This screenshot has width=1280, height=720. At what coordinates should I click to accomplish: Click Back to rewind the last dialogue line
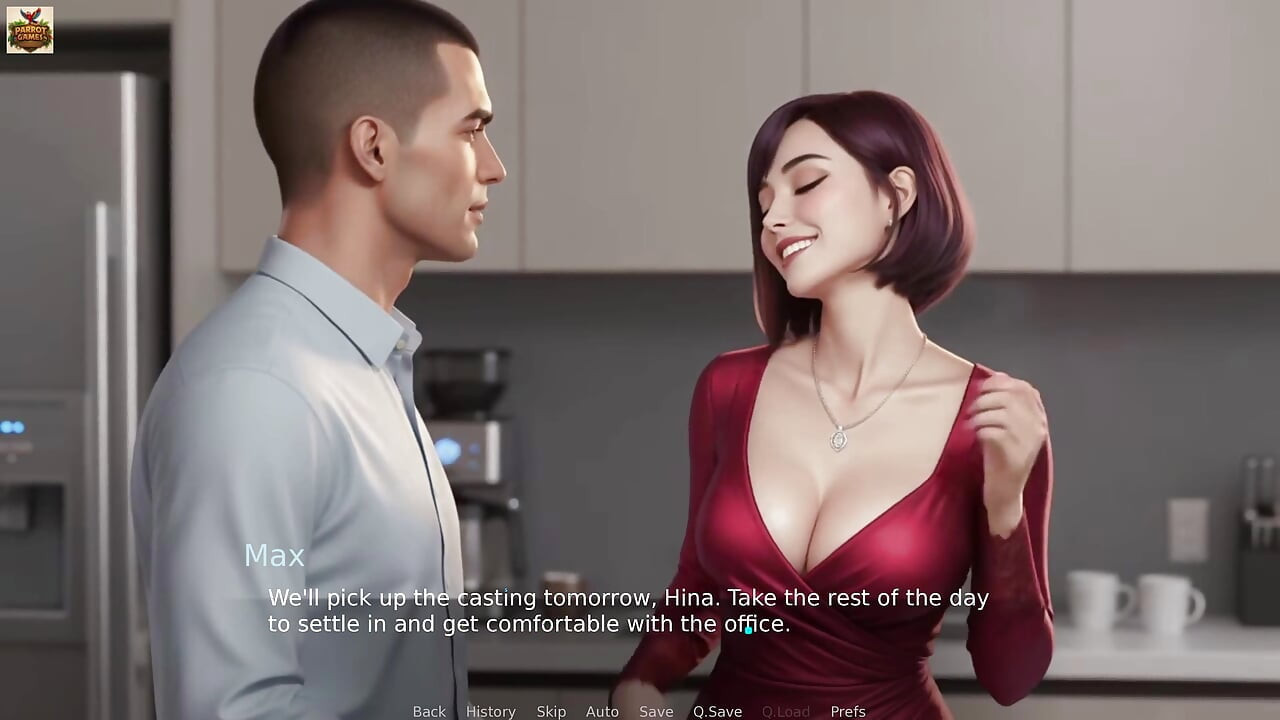coord(428,711)
